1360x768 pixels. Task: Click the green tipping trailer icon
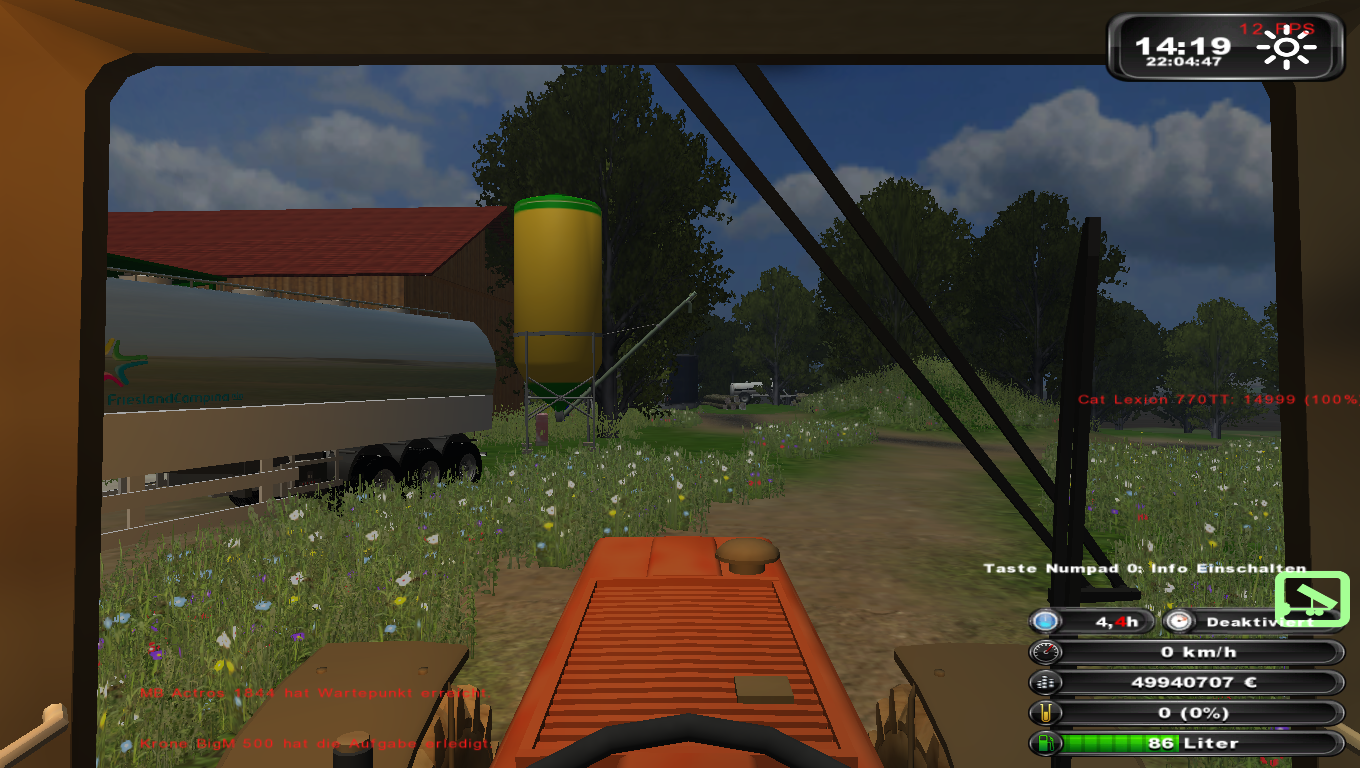pyautogui.click(x=1312, y=599)
